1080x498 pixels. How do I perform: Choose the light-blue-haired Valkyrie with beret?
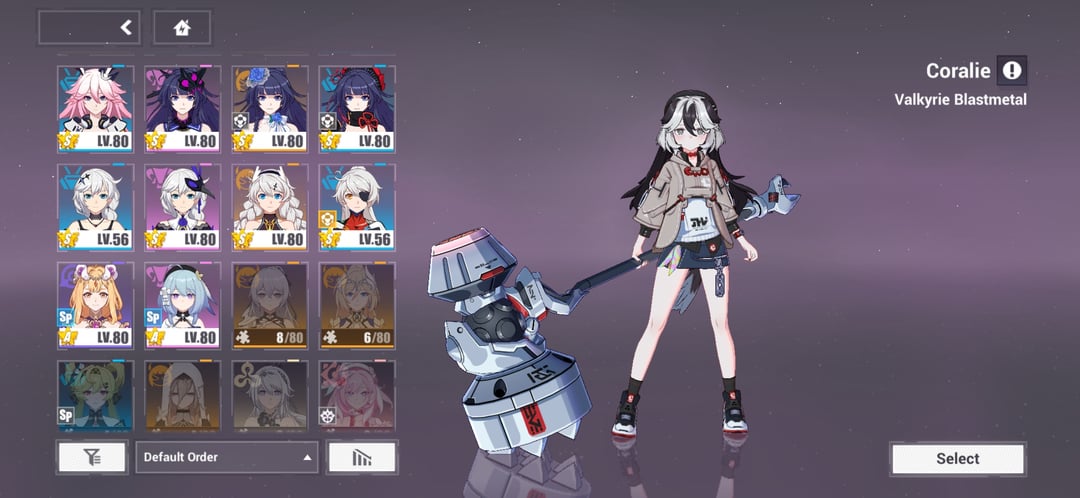182,304
